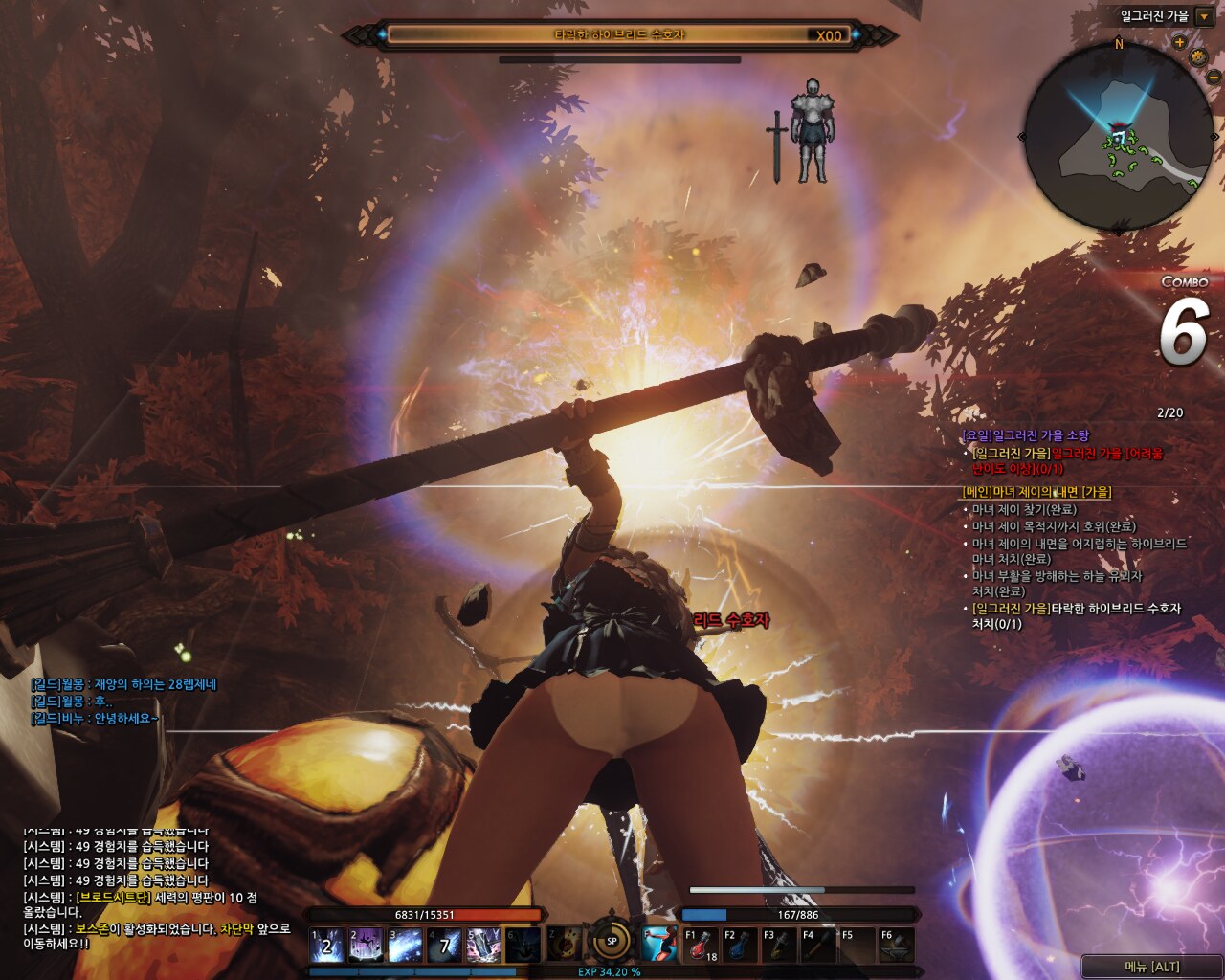
Task: Choose the darkened skill in slot 6
Action: pyautogui.click(x=523, y=946)
